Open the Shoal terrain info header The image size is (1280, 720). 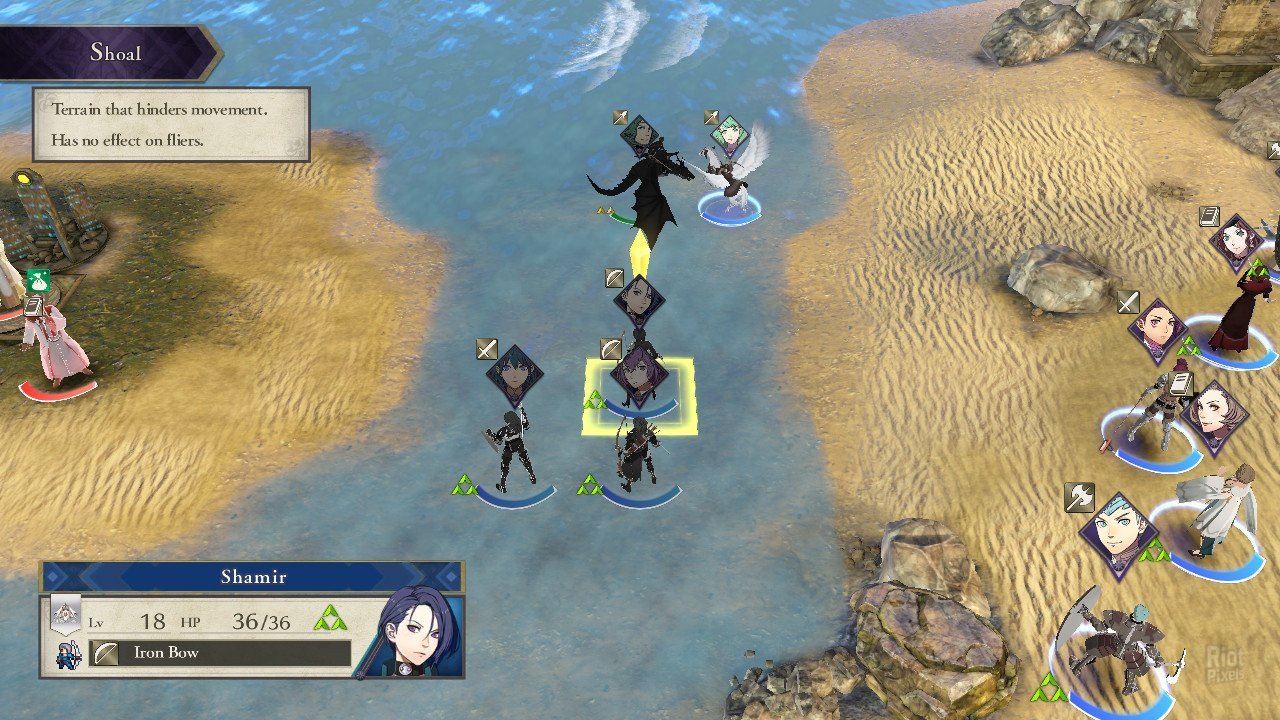115,53
